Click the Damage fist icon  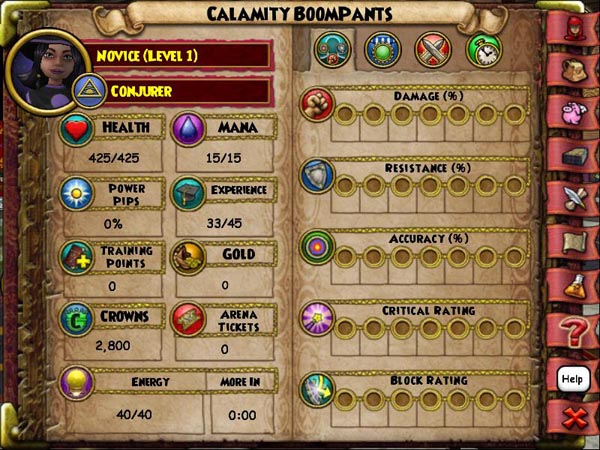click(x=317, y=105)
